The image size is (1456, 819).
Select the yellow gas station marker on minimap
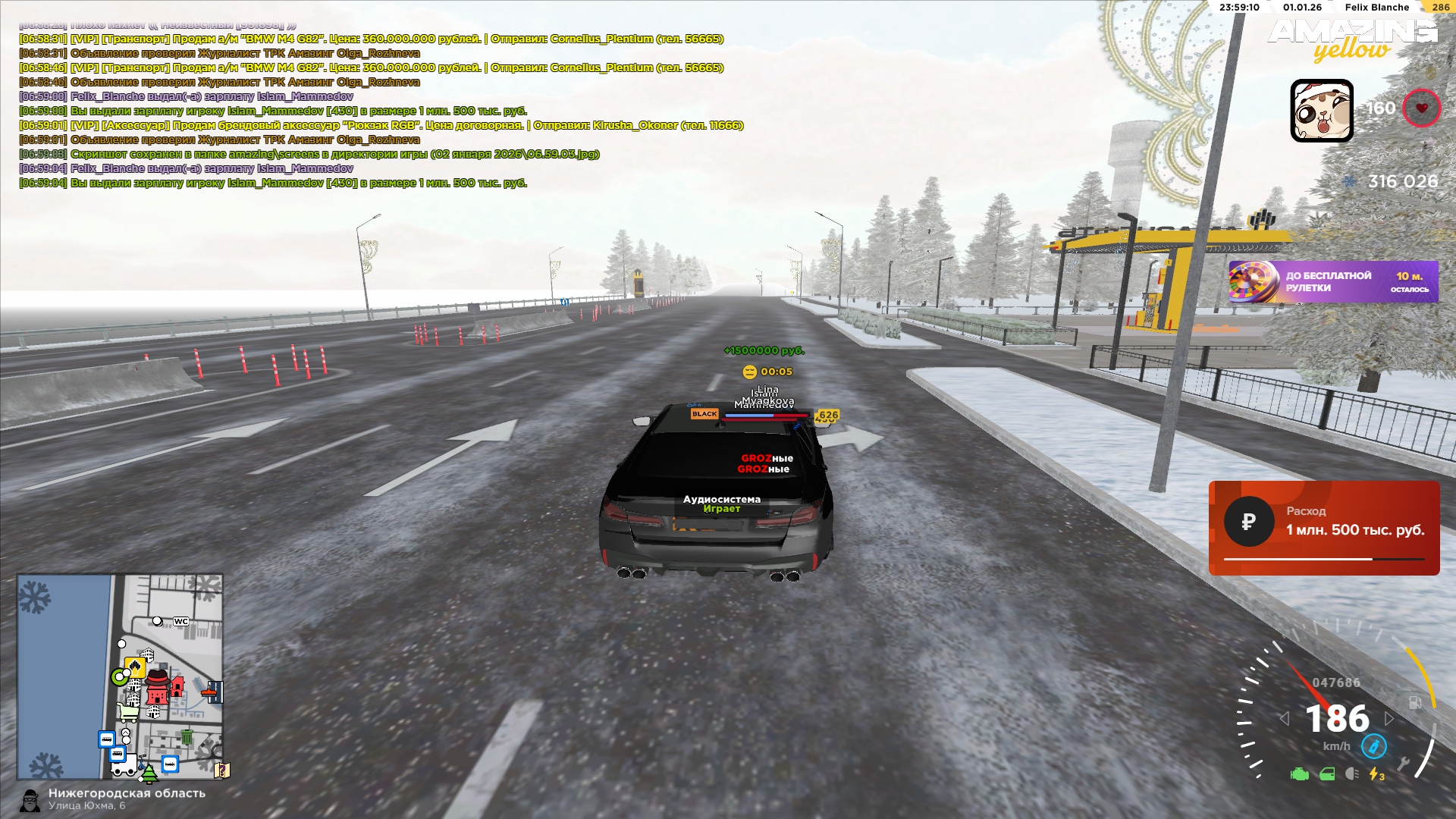point(135,667)
